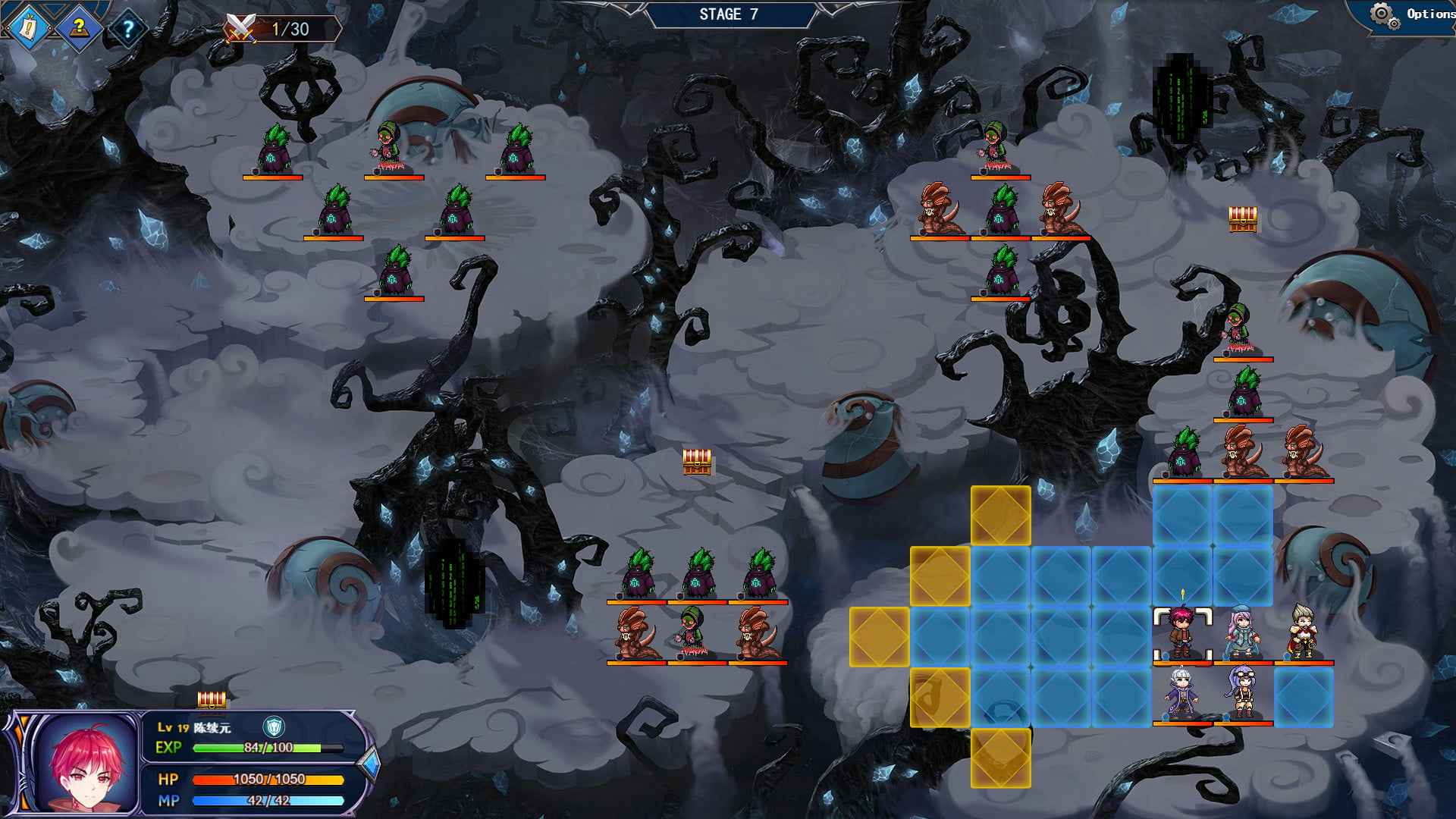This screenshot has width=1456, height=819.
Task: Open the mission note with exclamation mark
Action: click(x=29, y=29)
